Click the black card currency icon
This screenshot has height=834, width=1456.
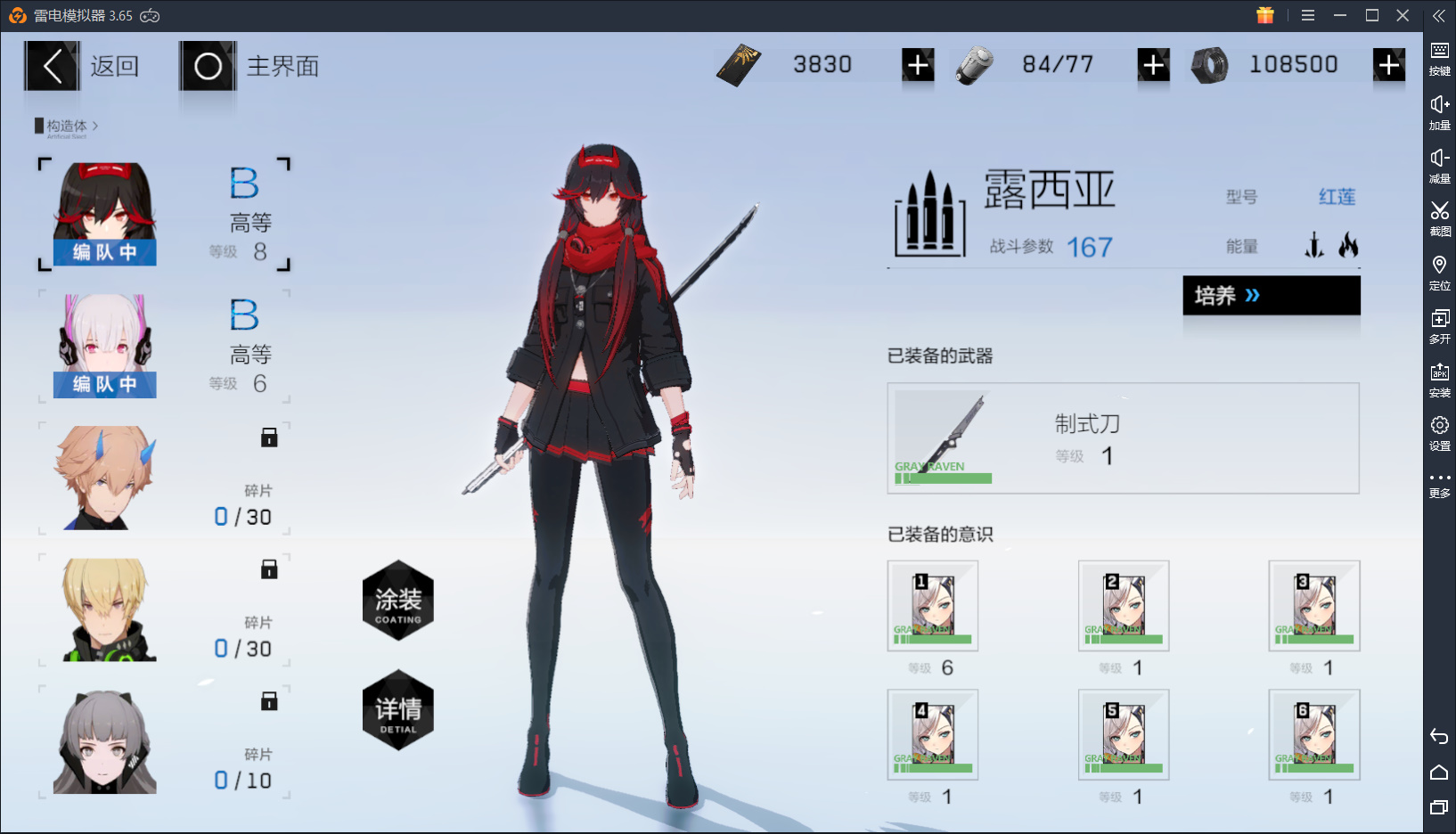pyautogui.click(x=738, y=63)
